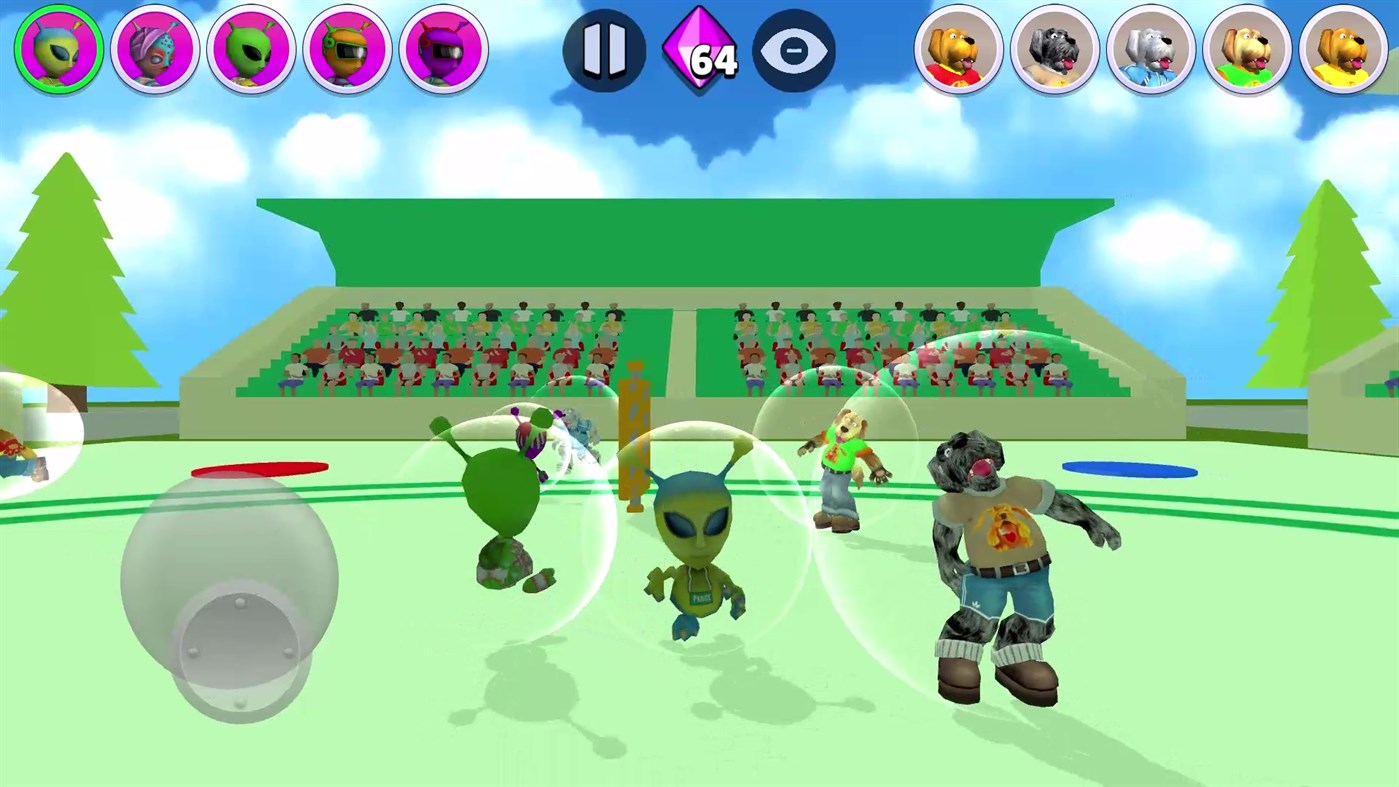This screenshot has height=787, width=1399.
Task: Select the rightmost yellow-shirt dog avatar
Action: point(1342,48)
